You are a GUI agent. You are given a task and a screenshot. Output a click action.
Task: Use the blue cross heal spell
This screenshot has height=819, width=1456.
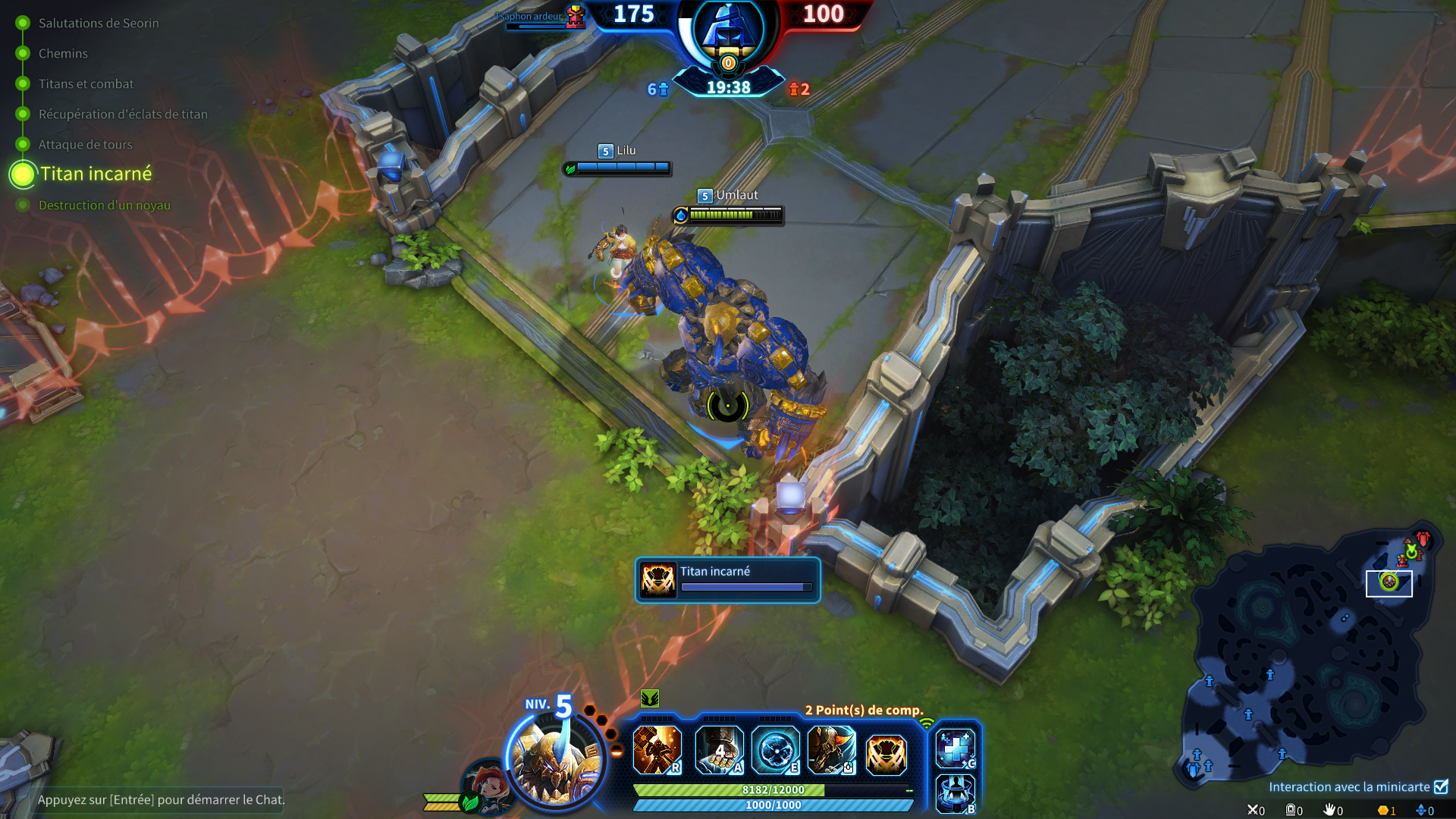point(955,748)
